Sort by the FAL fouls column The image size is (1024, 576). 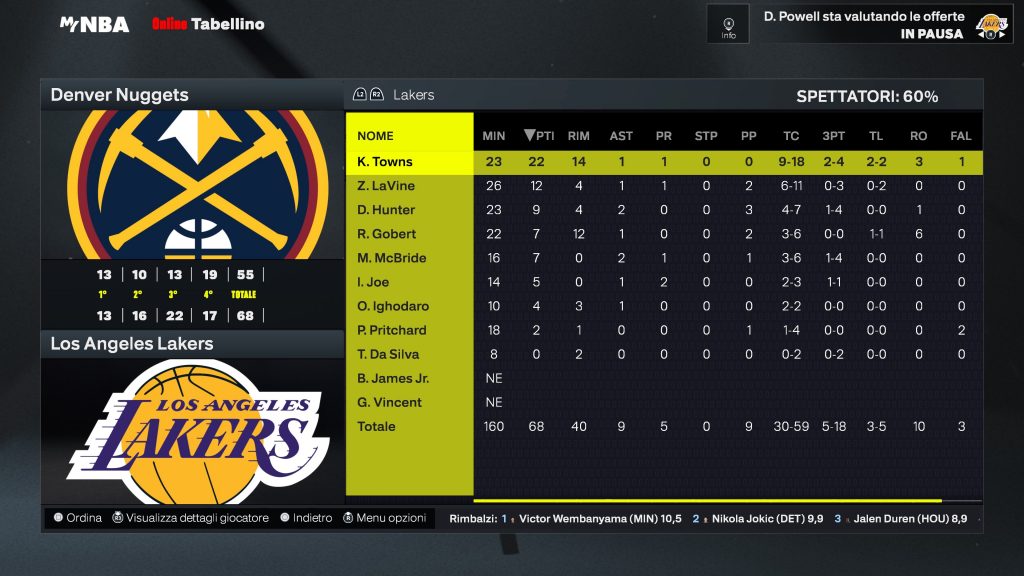click(x=961, y=136)
